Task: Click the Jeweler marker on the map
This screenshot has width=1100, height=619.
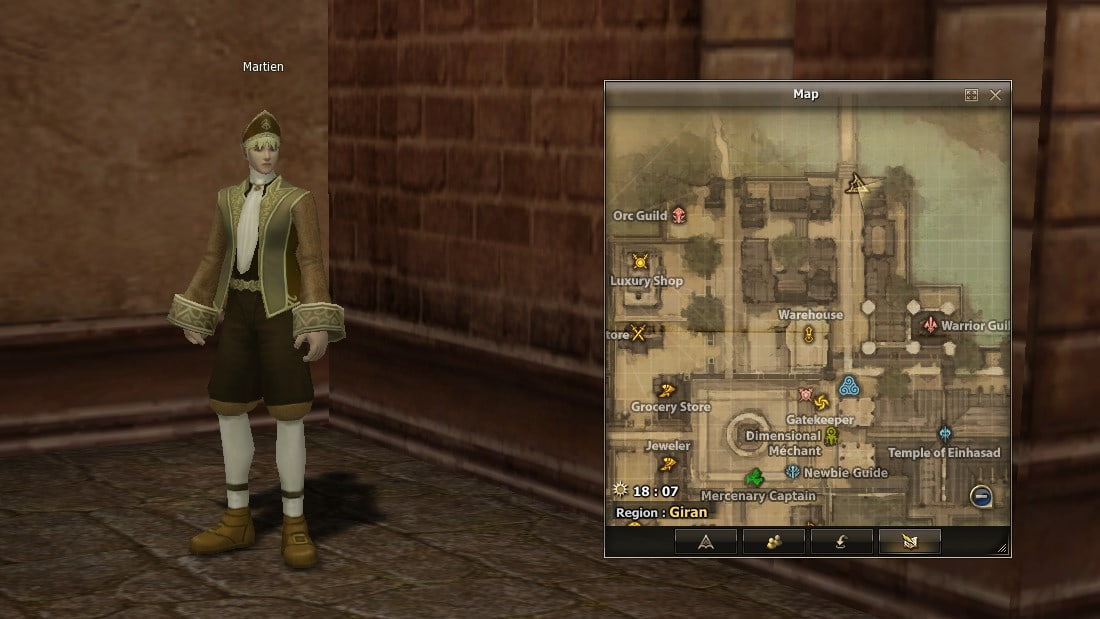Action: 668,463
